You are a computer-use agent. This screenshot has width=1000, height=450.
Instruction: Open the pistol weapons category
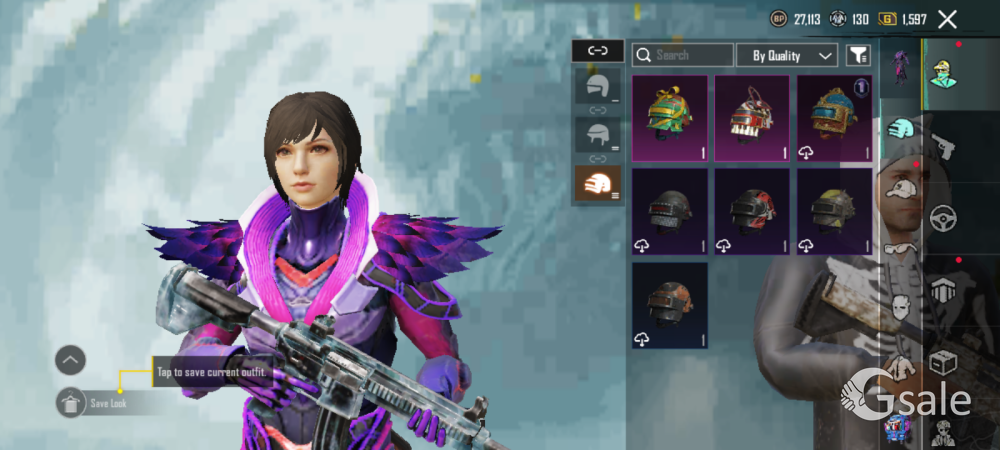point(943,147)
